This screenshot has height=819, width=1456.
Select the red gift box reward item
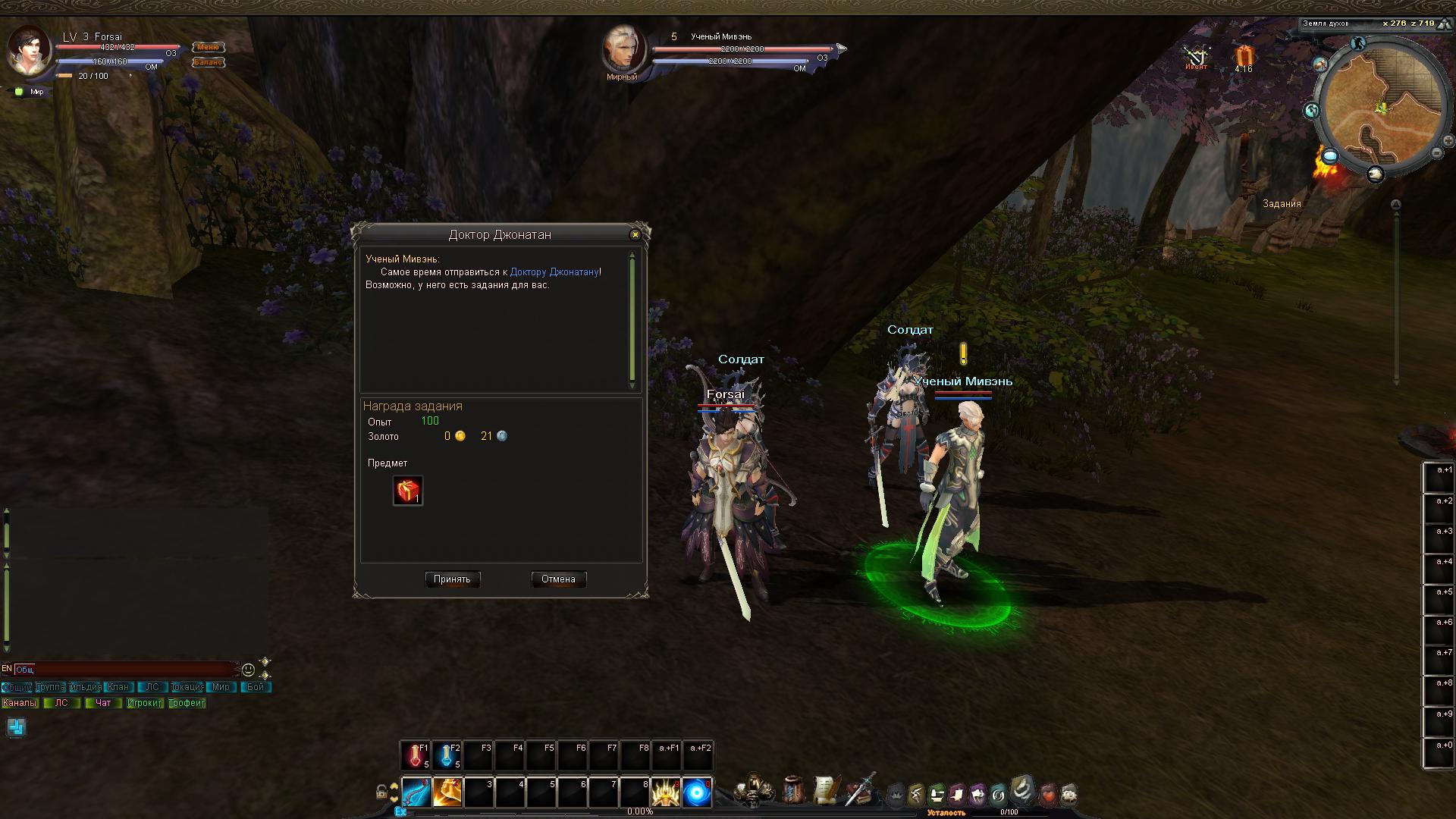click(408, 491)
